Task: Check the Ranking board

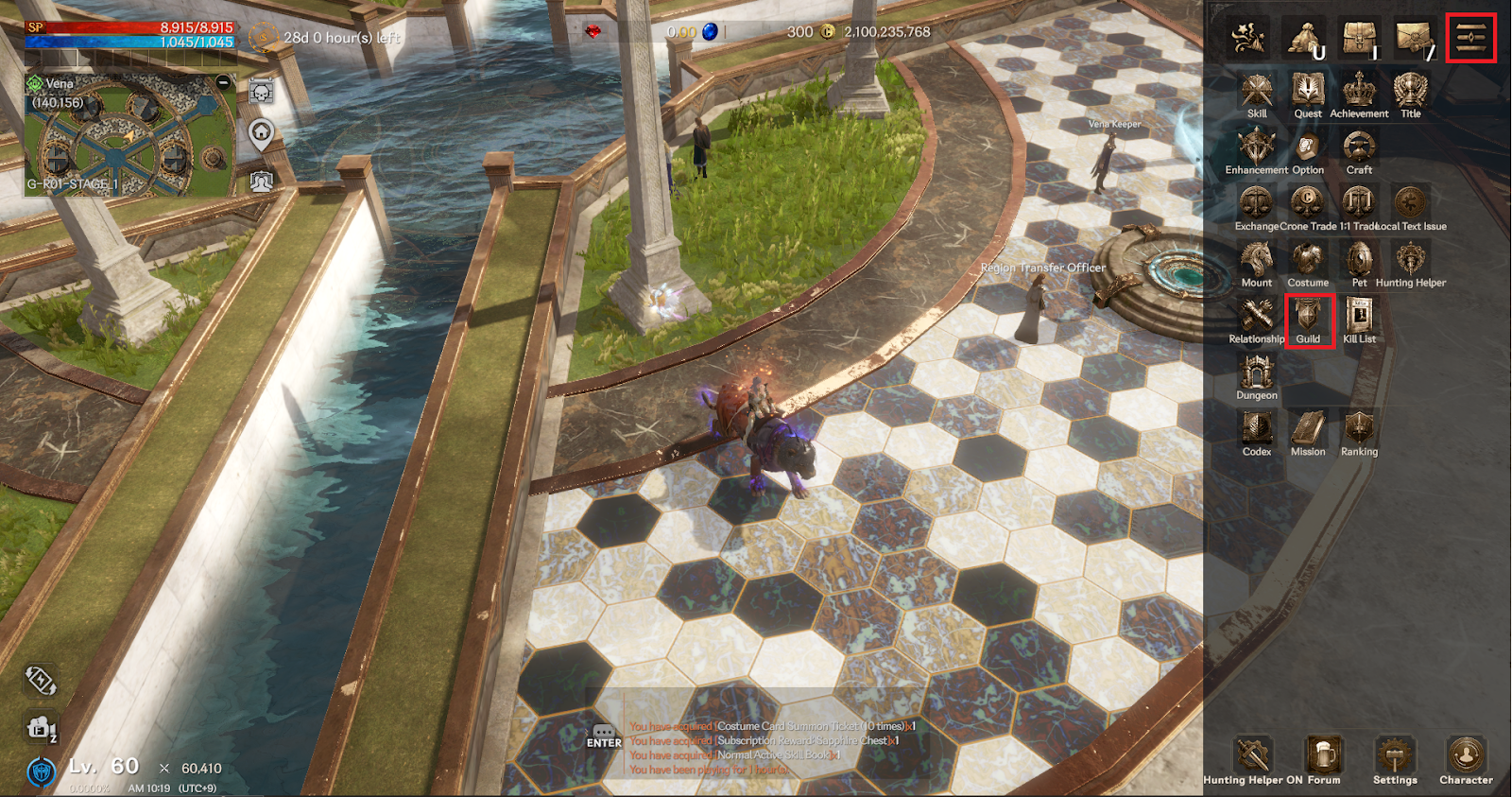Action: tap(1359, 432)
